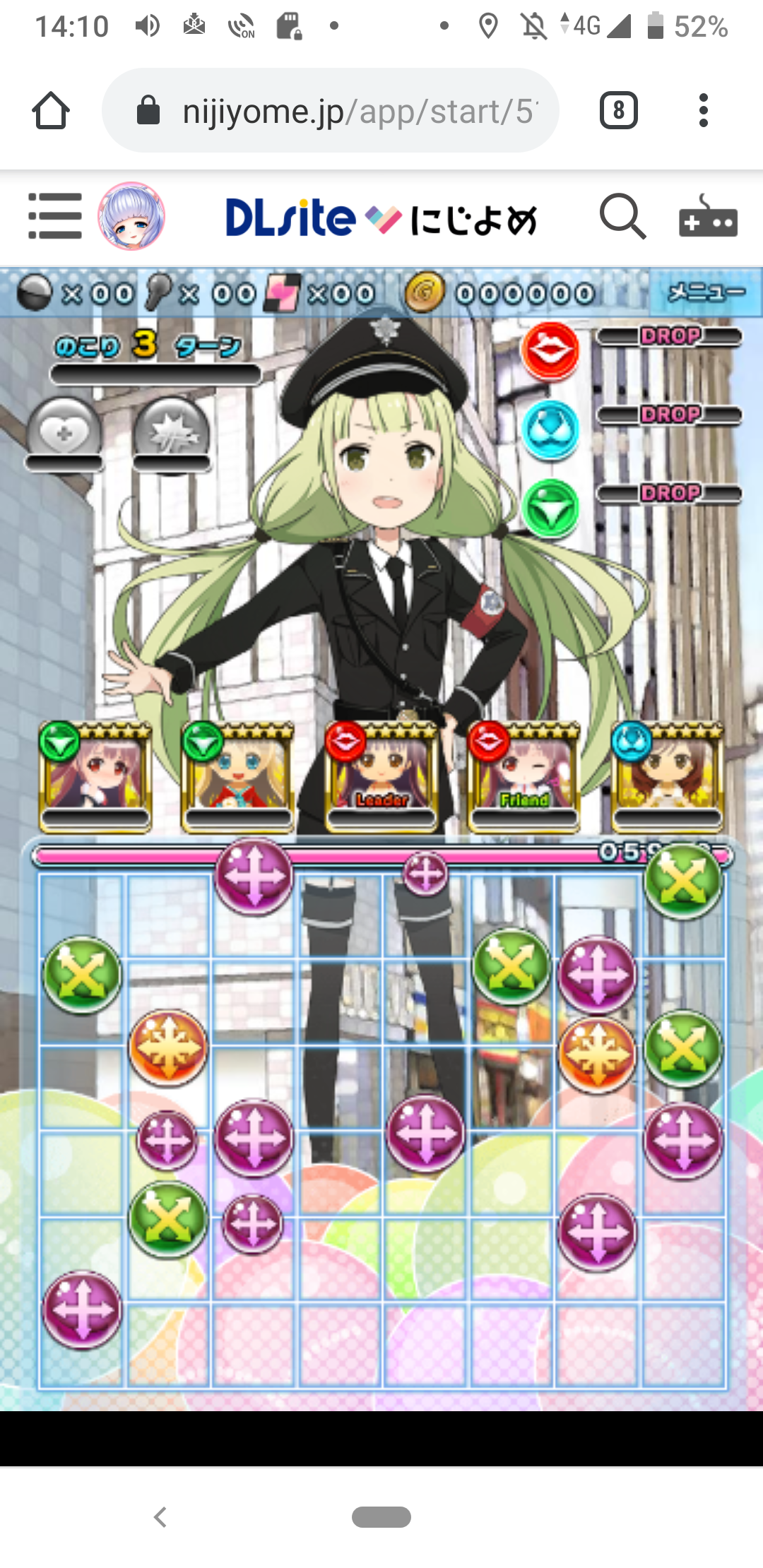Tap the red lips attribute icon
This screenshot has width=763, height=1568.
(x=550, y=350)
